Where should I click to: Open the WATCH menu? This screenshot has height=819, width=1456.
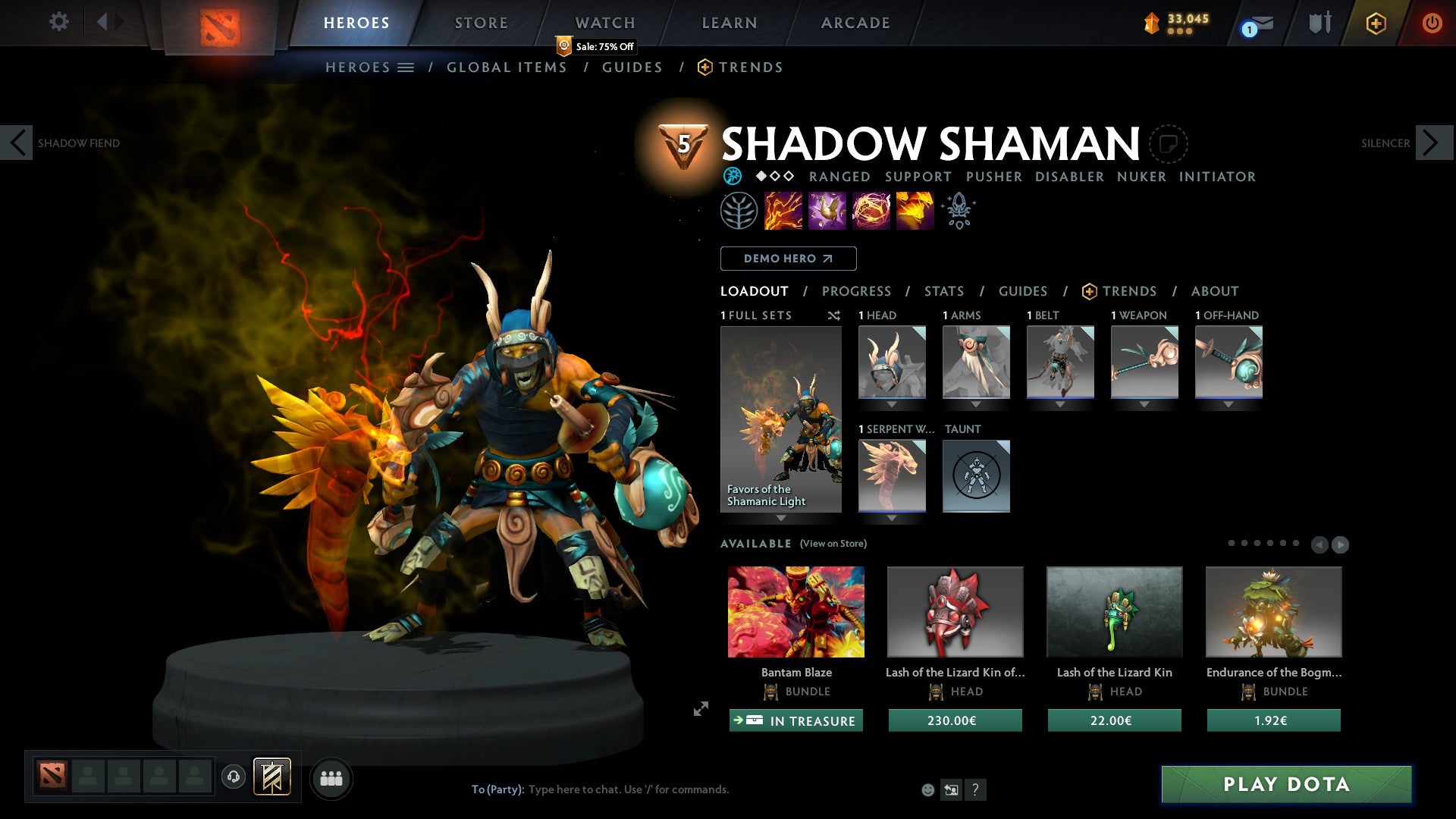(604, 23)
